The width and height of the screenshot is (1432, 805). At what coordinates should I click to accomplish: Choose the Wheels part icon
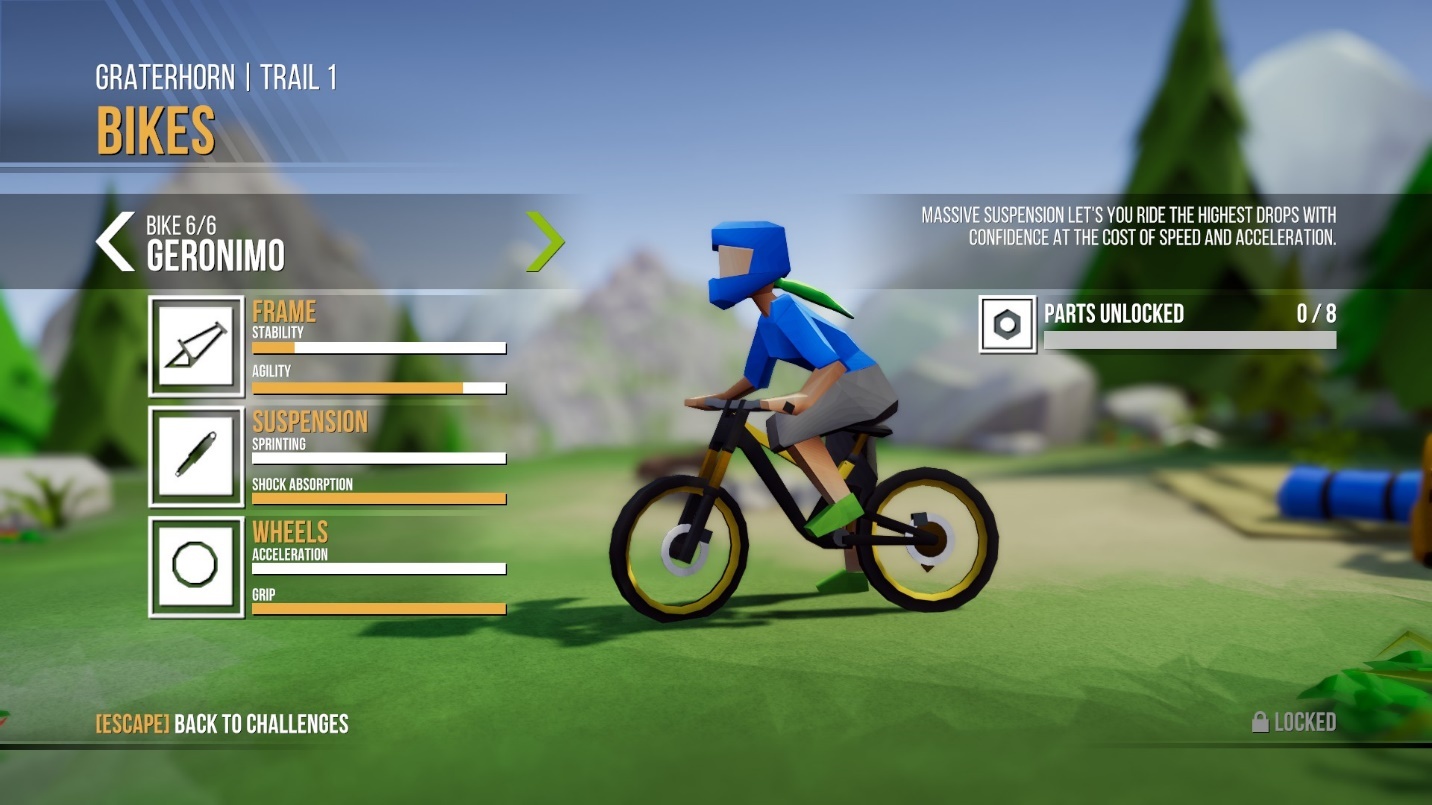[x=196, y=566]
